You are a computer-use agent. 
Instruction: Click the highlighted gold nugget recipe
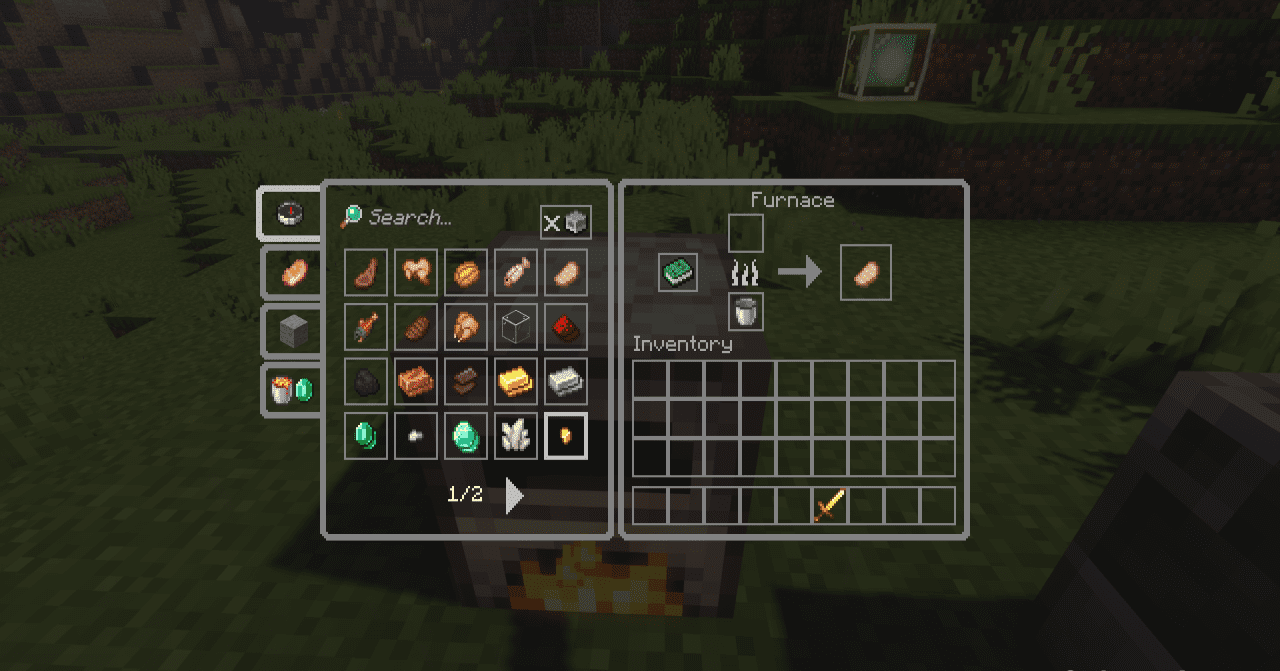coord(566,436)
